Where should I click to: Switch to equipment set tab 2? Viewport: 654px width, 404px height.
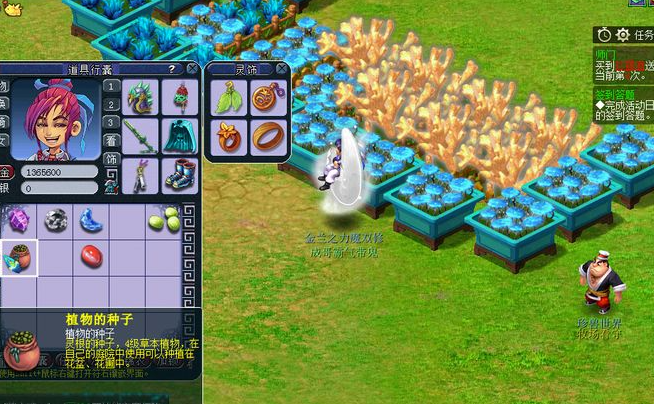pos(112,106)
